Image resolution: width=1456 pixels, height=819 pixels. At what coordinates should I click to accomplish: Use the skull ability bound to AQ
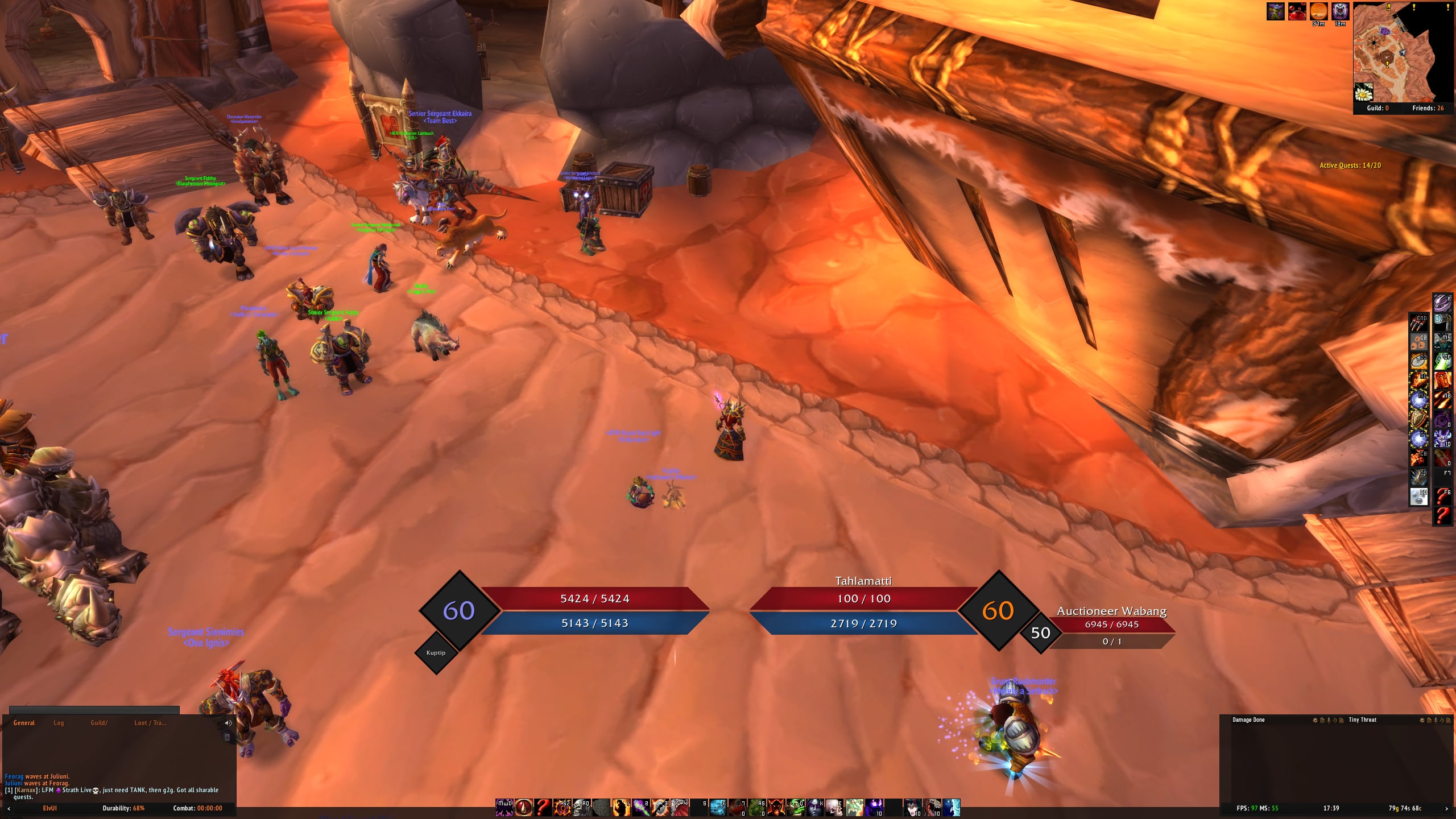click(582, 808)
